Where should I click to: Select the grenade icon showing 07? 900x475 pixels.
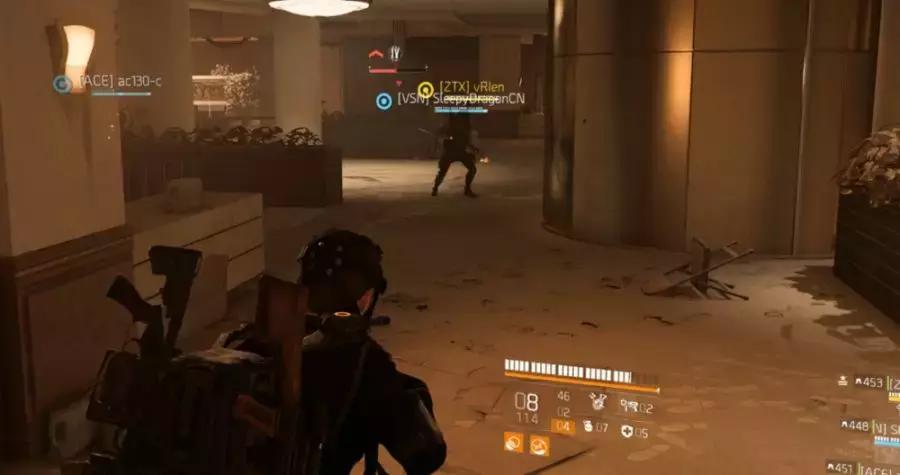(589, 427)
